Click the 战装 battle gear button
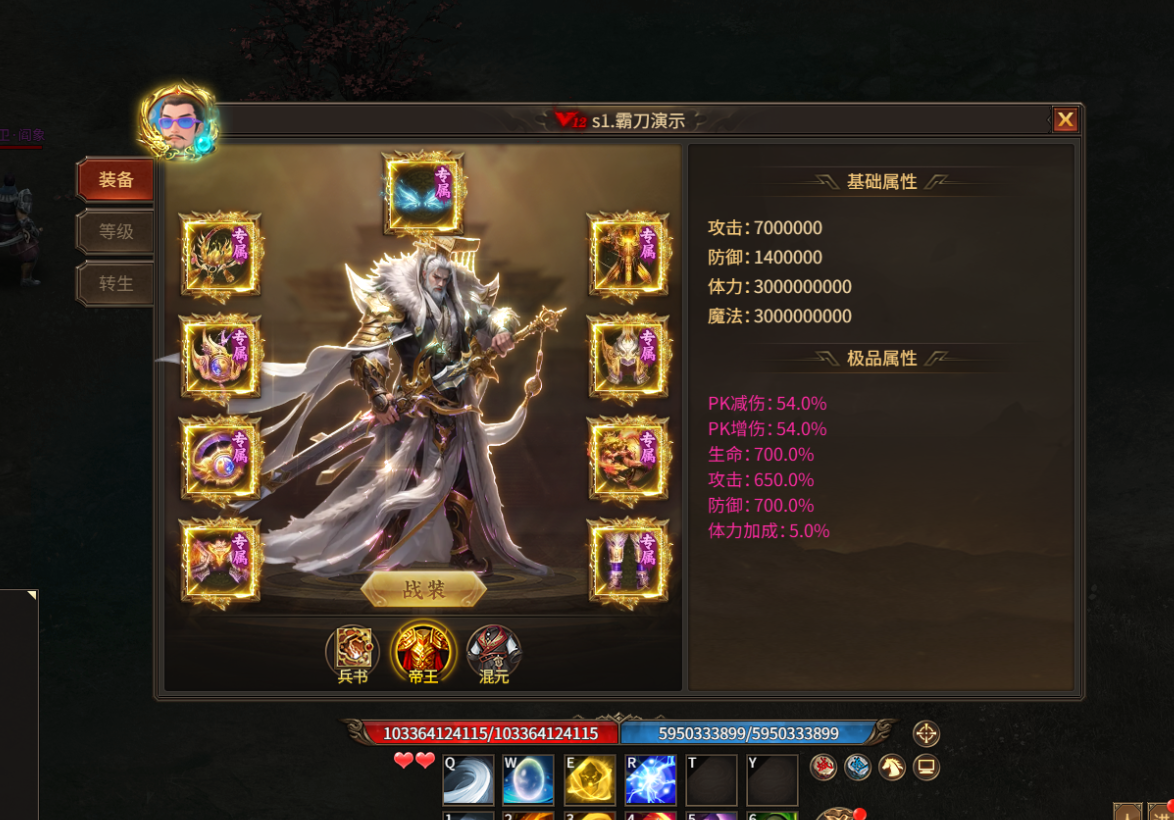This screenshot has height=820, width=1174. pos(423,589)
